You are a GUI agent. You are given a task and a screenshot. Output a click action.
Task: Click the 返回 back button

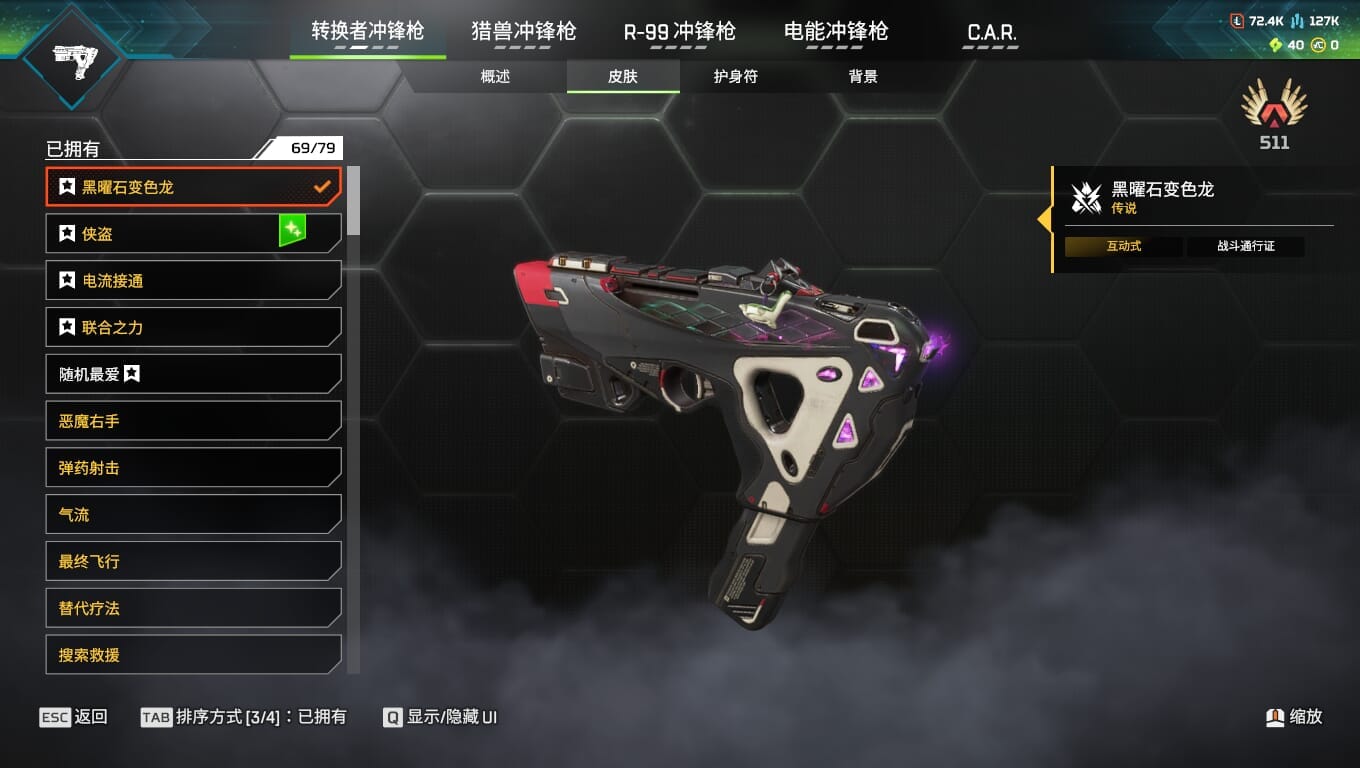73,717
